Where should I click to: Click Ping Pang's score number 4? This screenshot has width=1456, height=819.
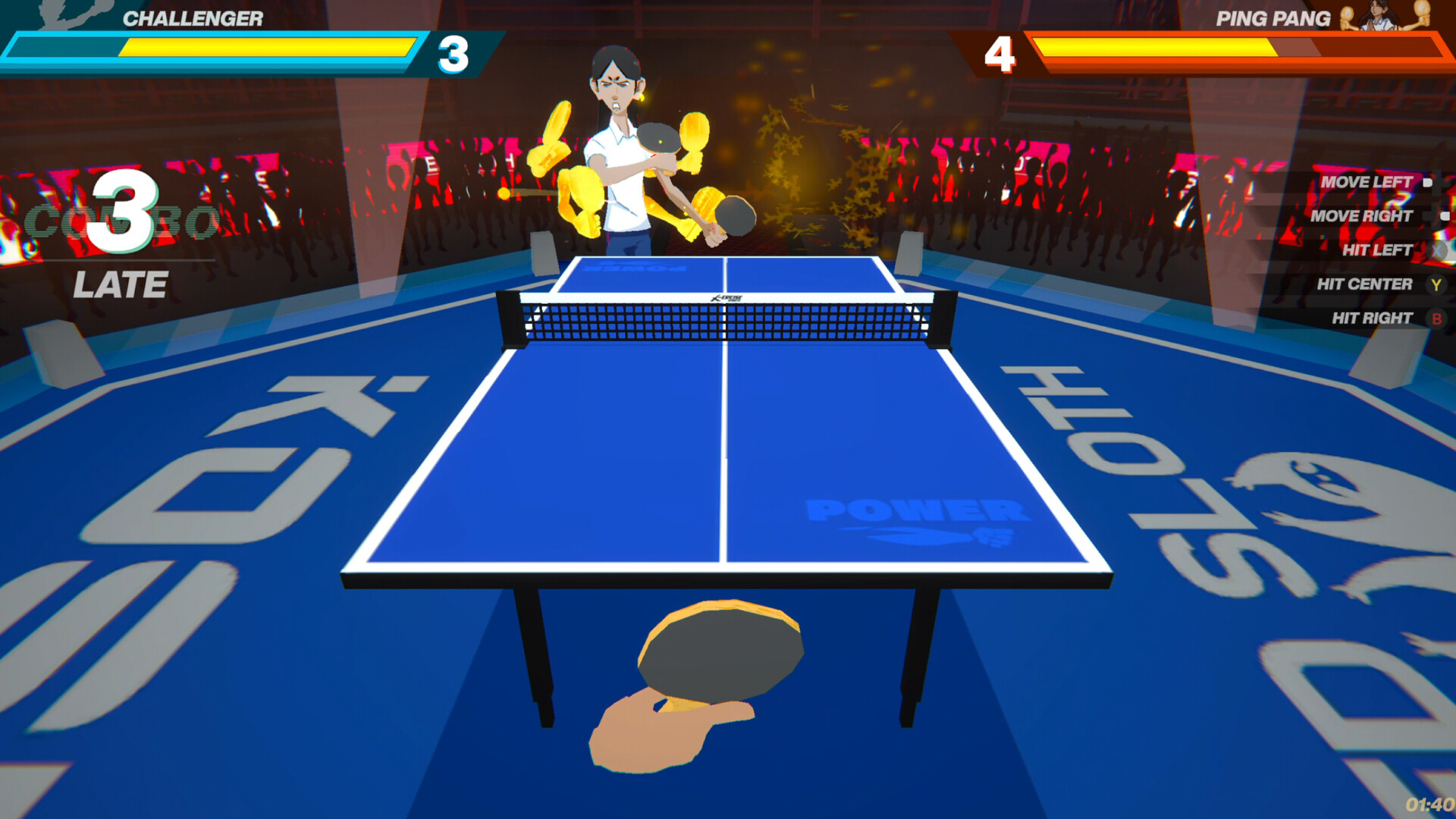(x=1000, y=52)
